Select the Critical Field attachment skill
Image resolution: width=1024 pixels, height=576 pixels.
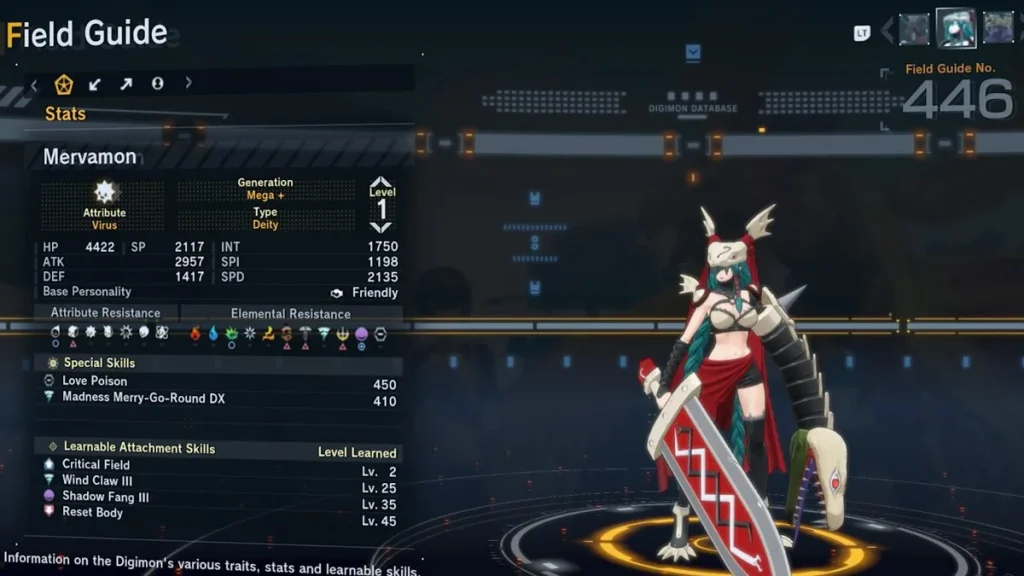(x=96, y=464)
